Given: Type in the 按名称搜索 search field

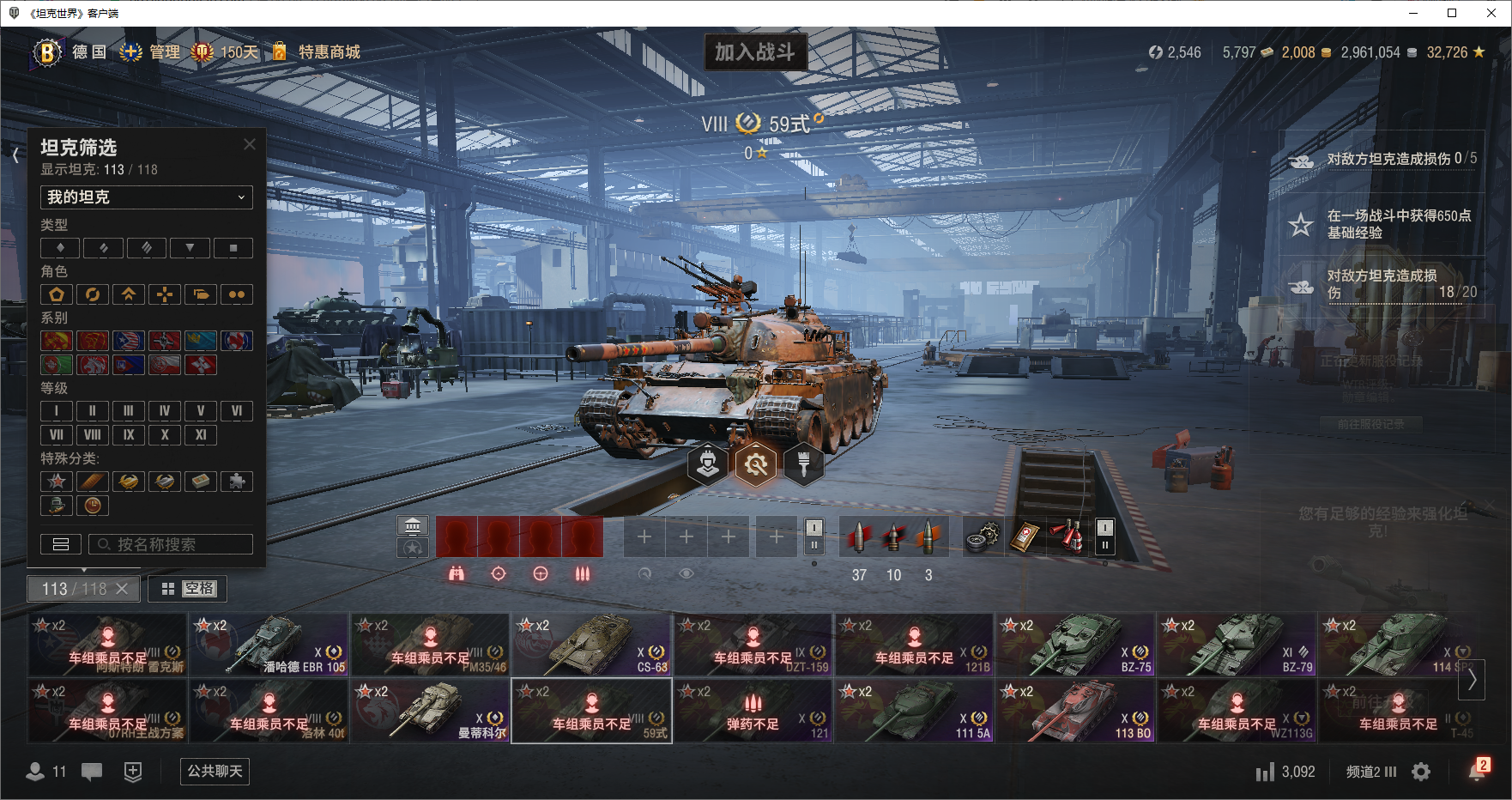Looking at the screenshot, I should tap(172, 544).
